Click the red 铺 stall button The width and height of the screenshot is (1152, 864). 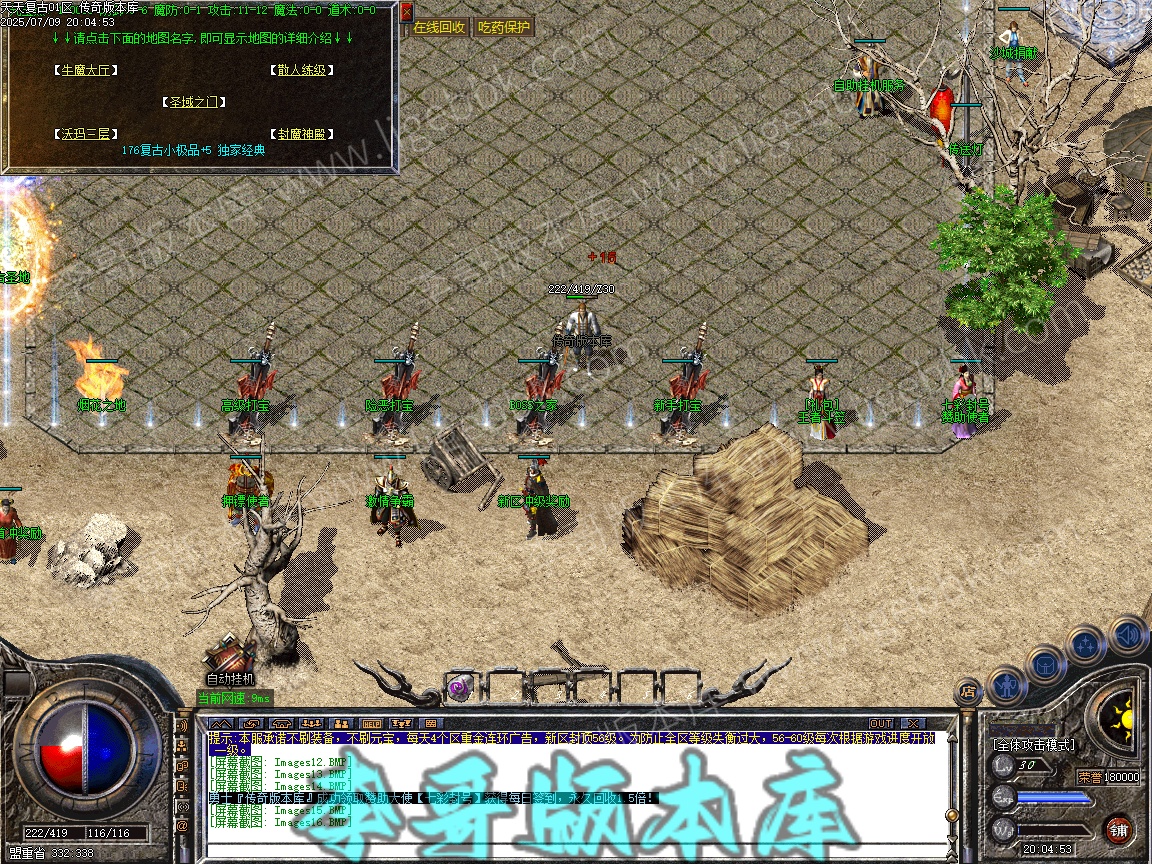(x=1119, y=828)
